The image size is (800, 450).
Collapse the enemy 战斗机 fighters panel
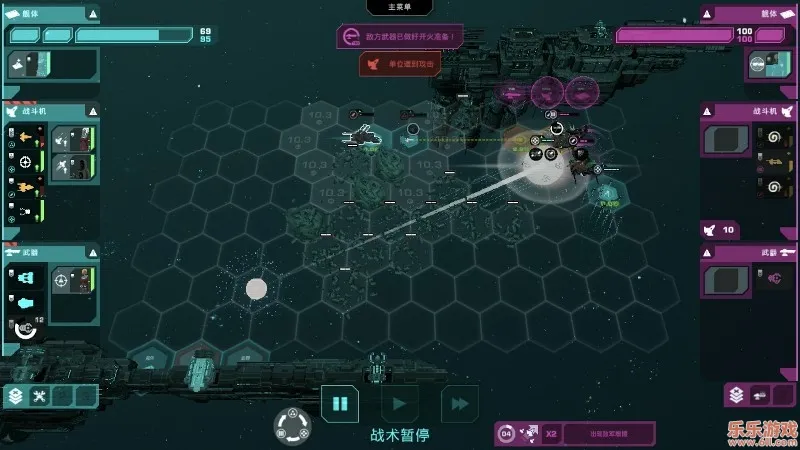point(707,111)
